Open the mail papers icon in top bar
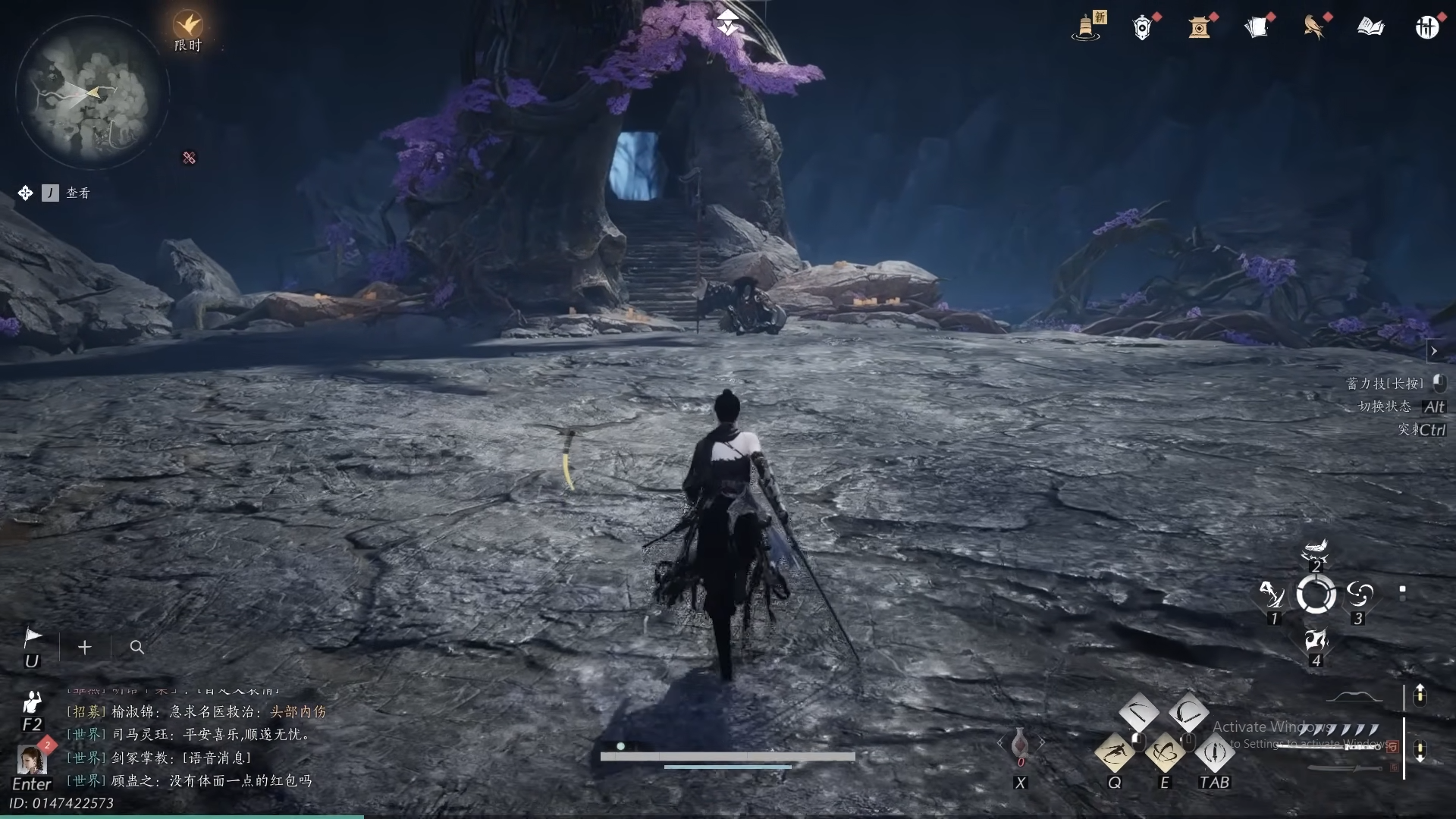This screenshot has width=1456, height=819. click(1258, 26)
